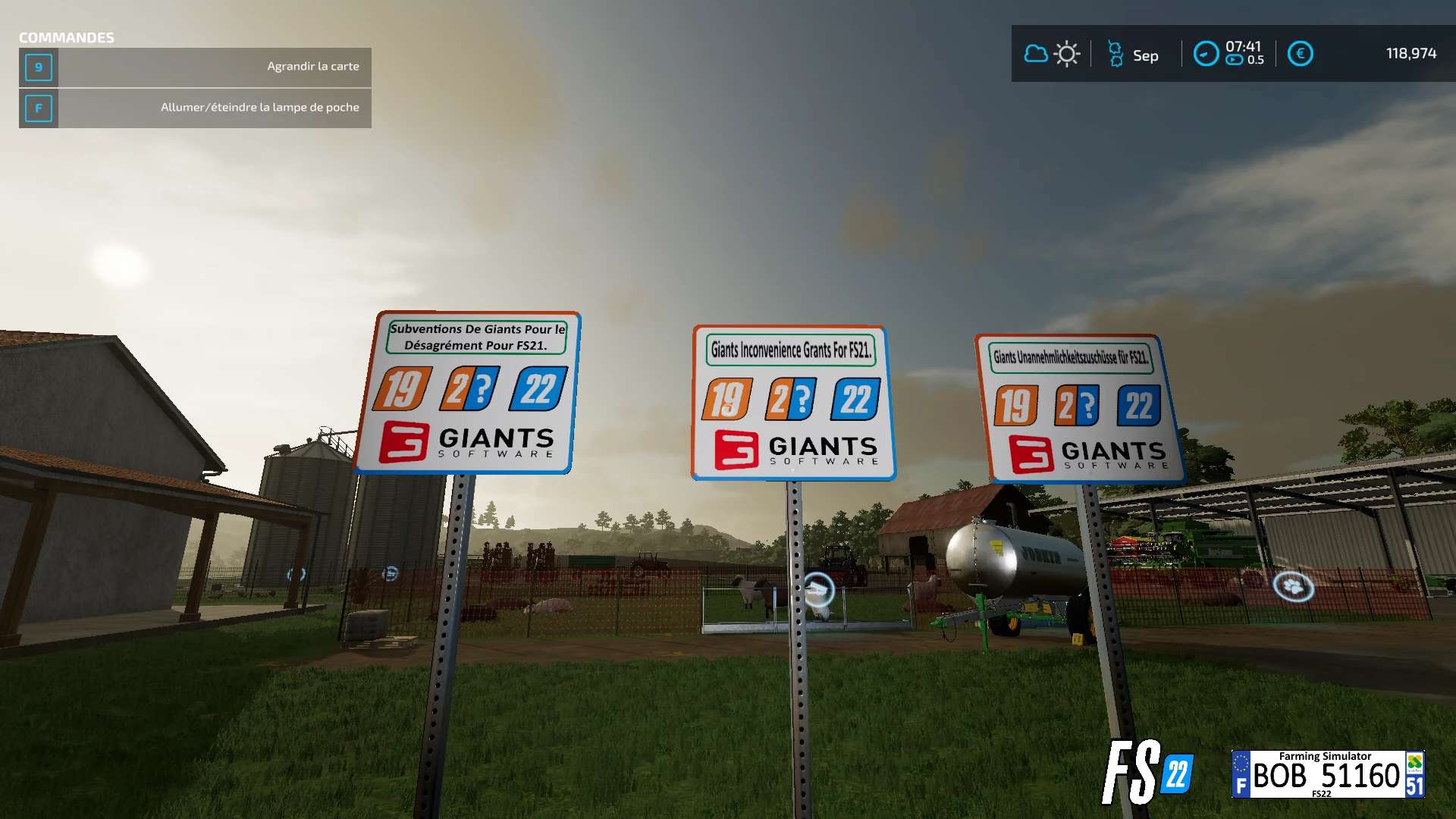Click the BOB 51160 license plate watermark

pos(1327,774)
